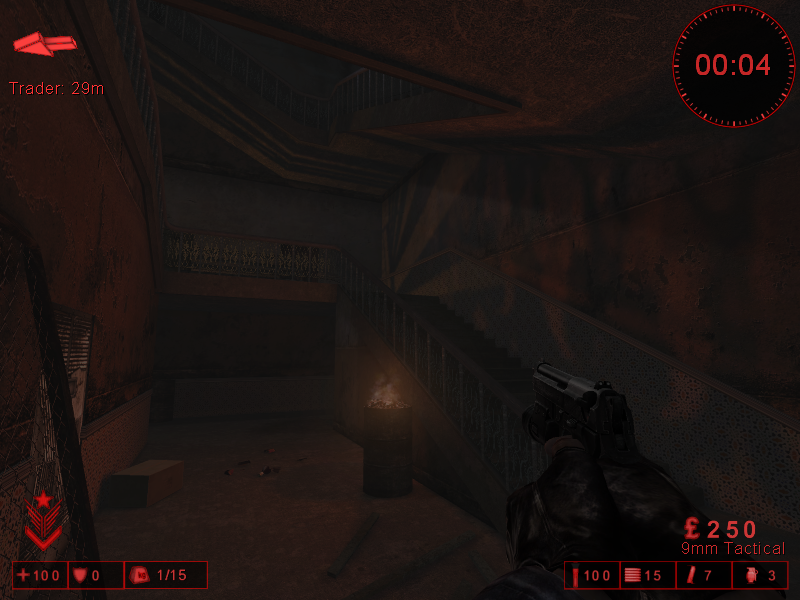Select the spare magazine icon

point(691,575)
